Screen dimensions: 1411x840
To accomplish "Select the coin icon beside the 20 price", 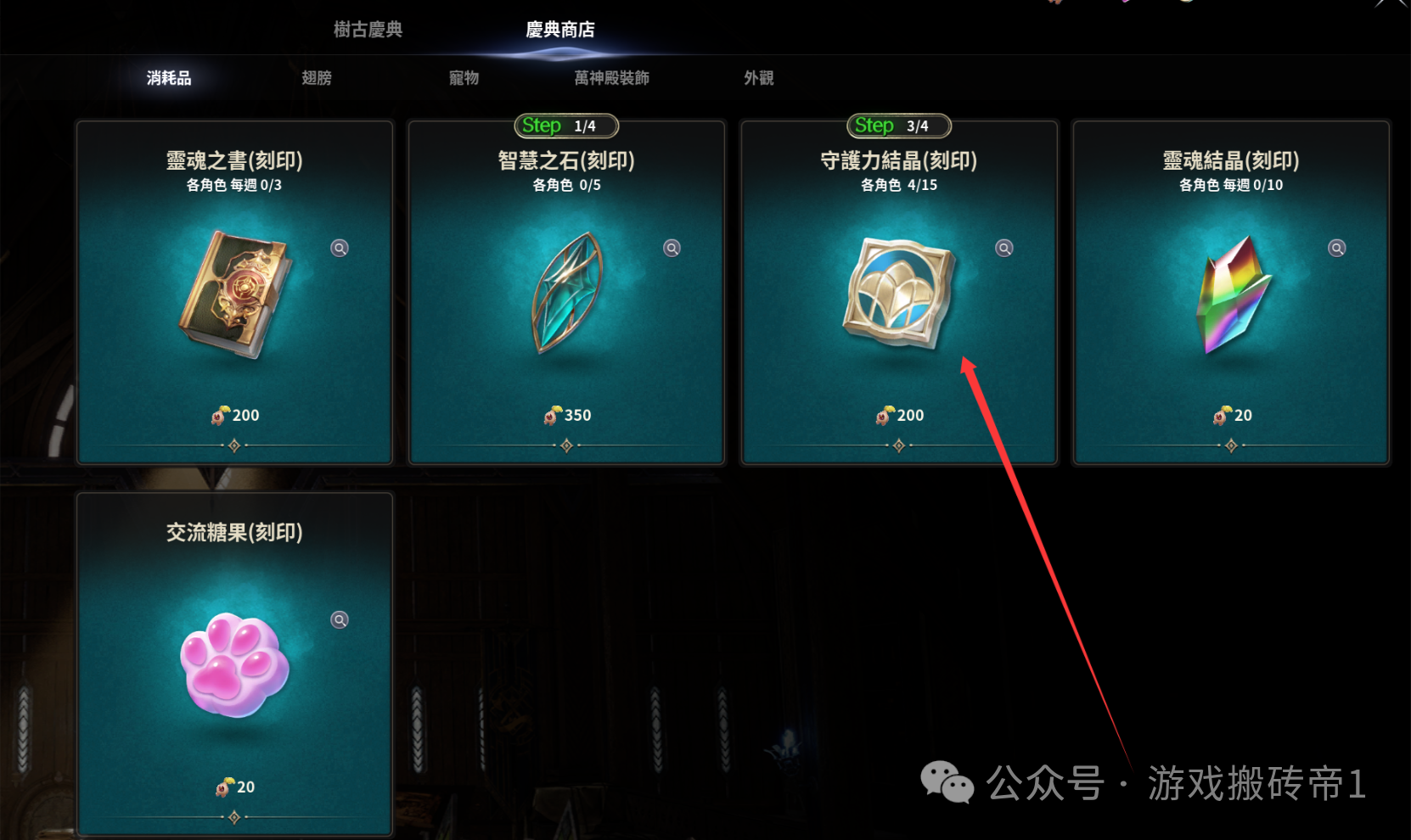I will [1221, 415].
